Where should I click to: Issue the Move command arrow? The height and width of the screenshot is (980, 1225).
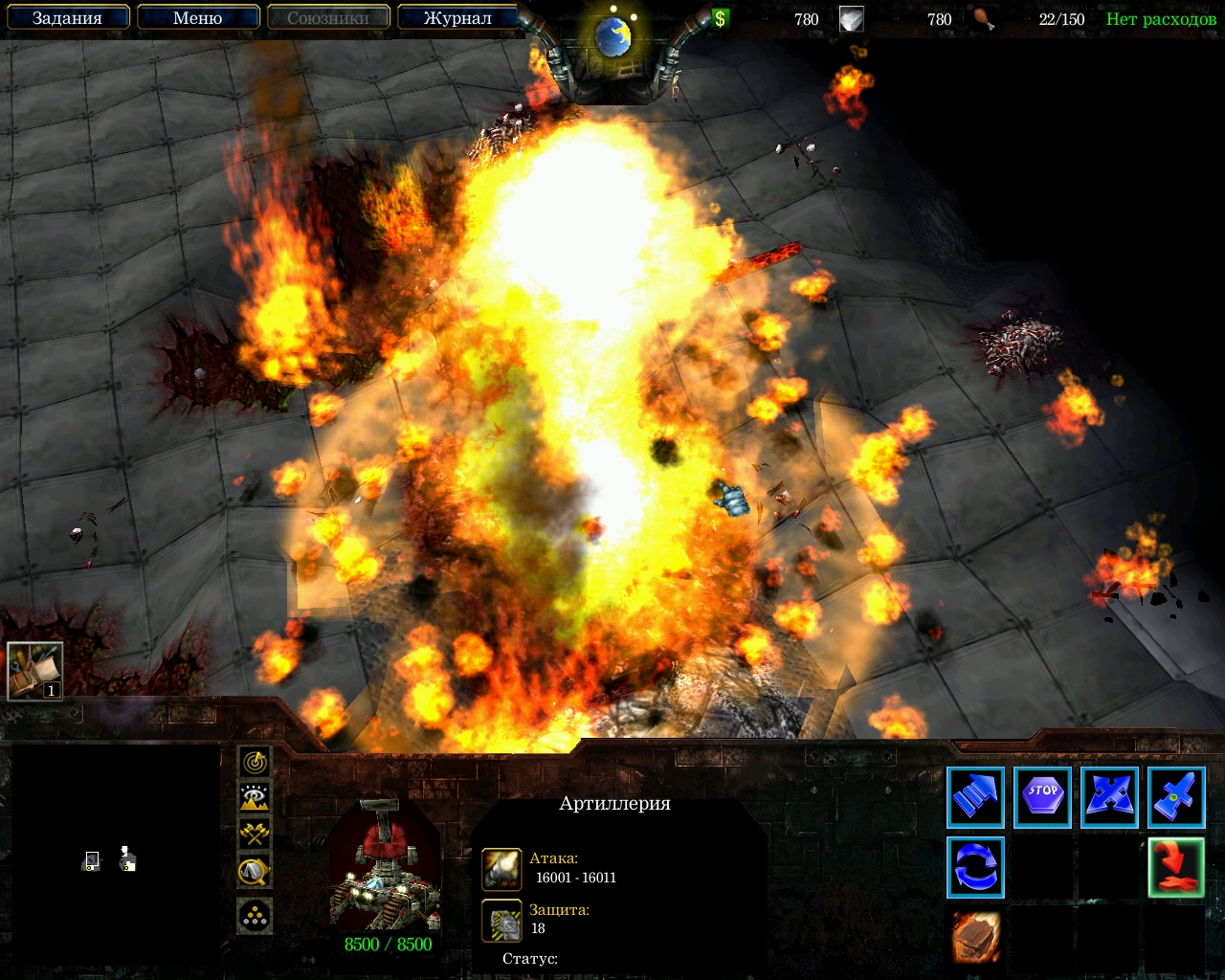[x=975, y=797]
